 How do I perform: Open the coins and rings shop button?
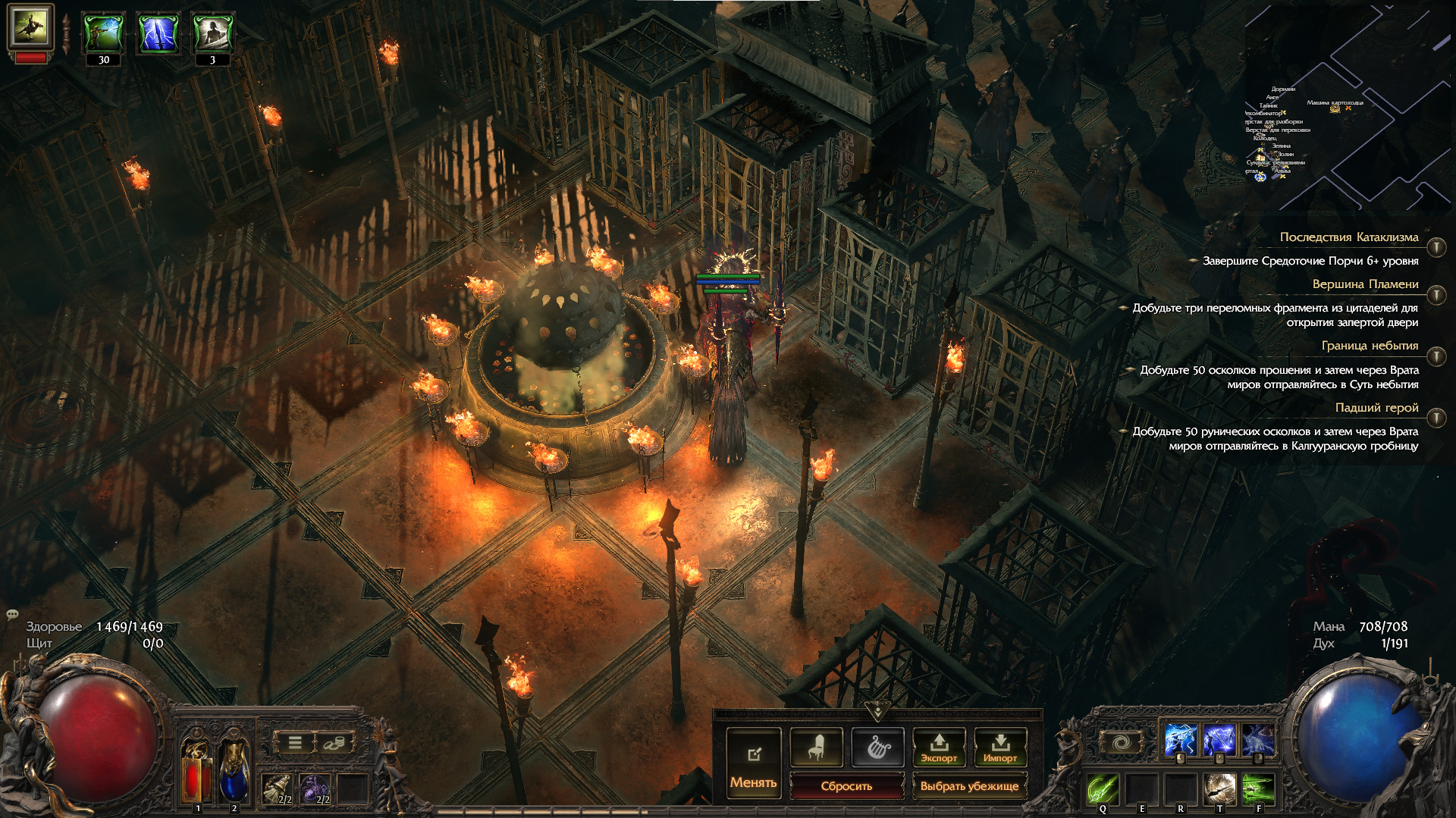point(334,743)
